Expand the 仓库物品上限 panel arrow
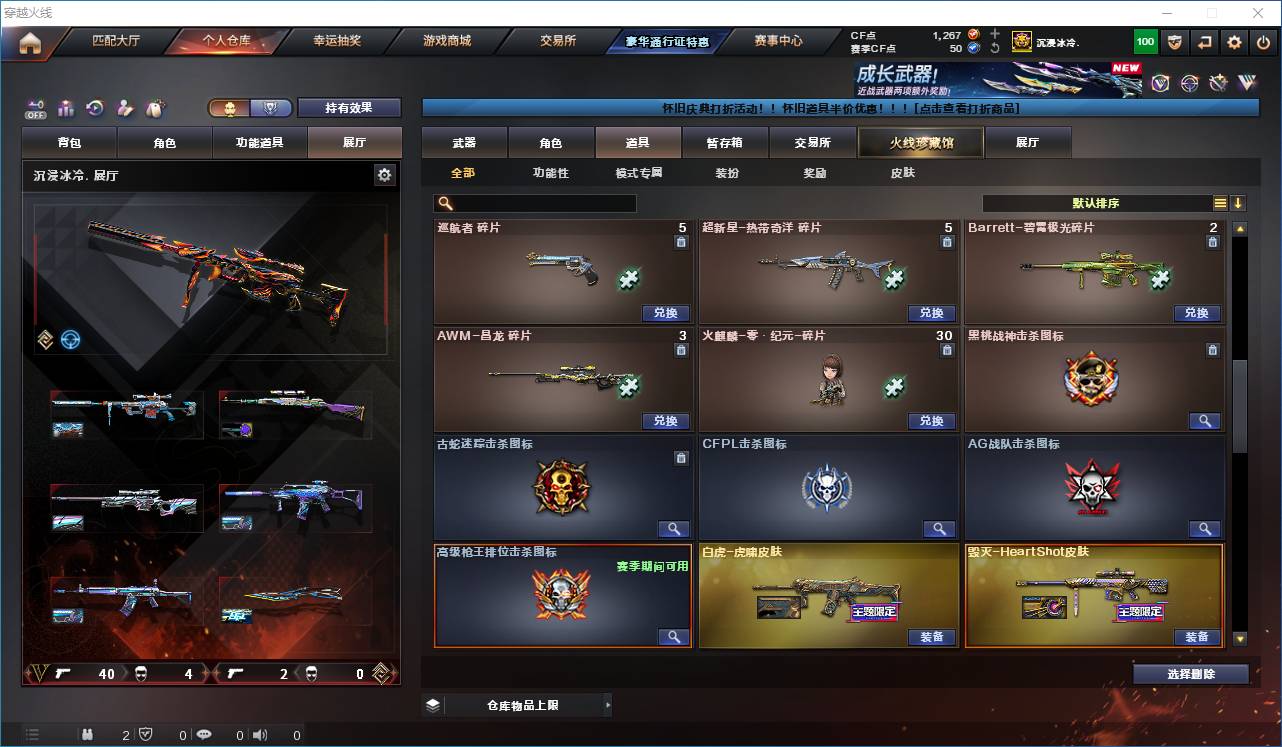Image resolution: width=1282 pixels, height=747 pixels. (x=610, y=704)
